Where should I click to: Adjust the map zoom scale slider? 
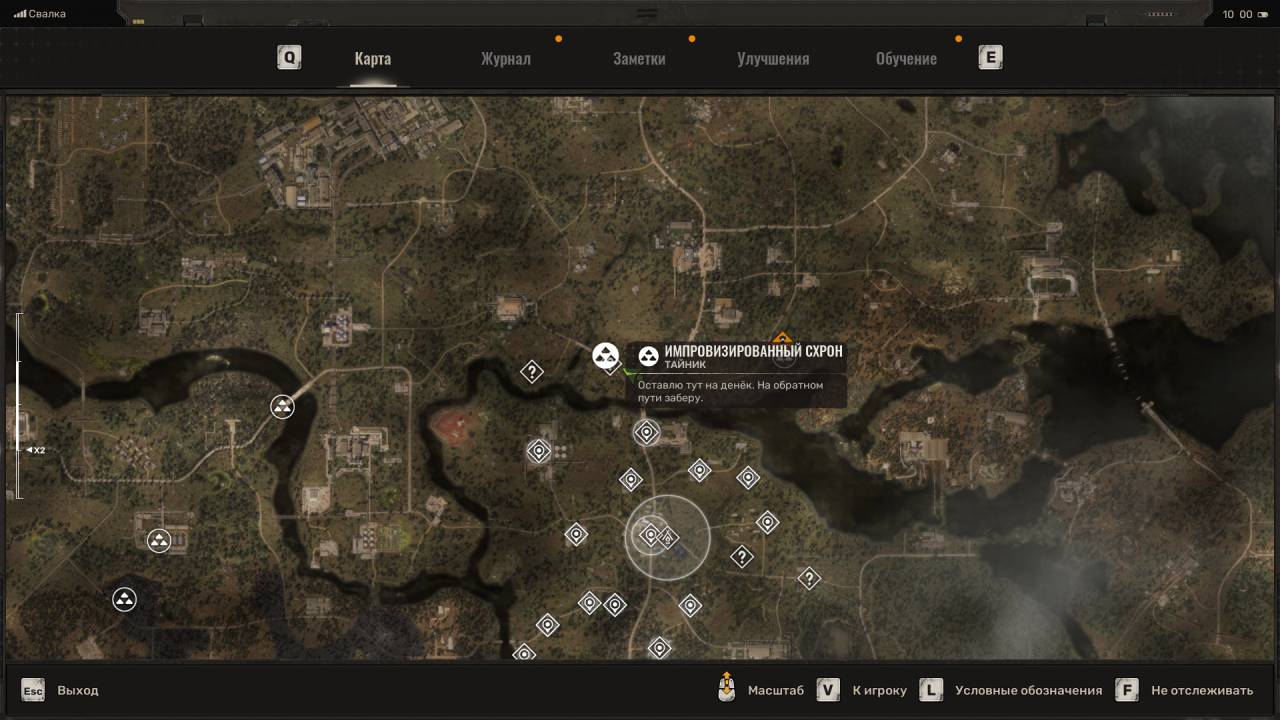[18, 405]
